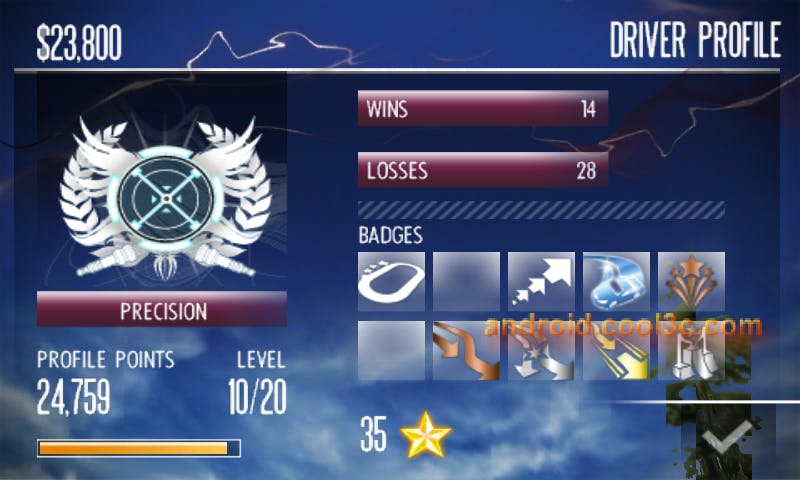Select the bronze star fireworks badge
Viewport: 800px width, 480px height.
coord(691,281)
